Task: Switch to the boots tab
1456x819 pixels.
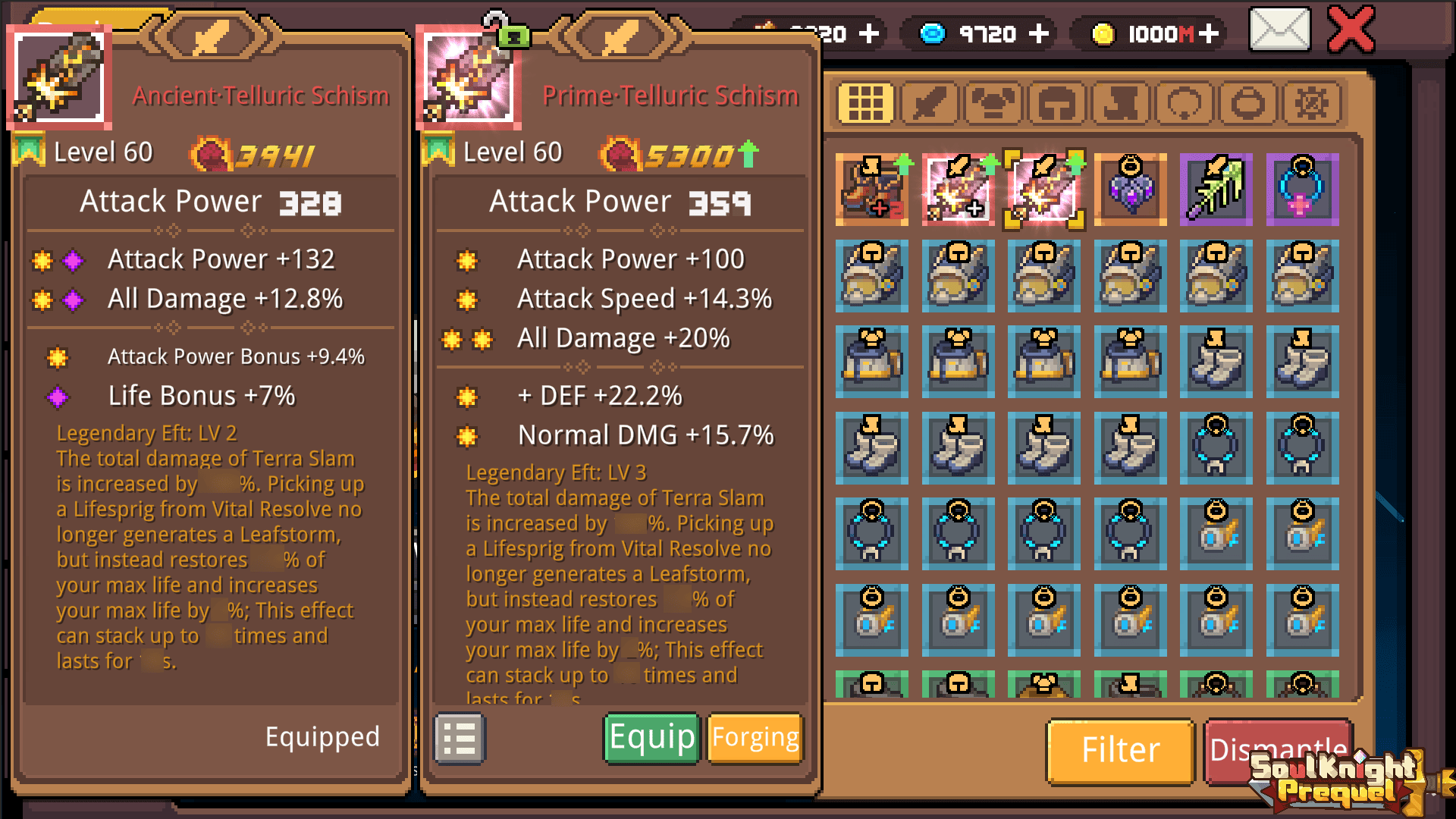Action: pos(1120,102)
